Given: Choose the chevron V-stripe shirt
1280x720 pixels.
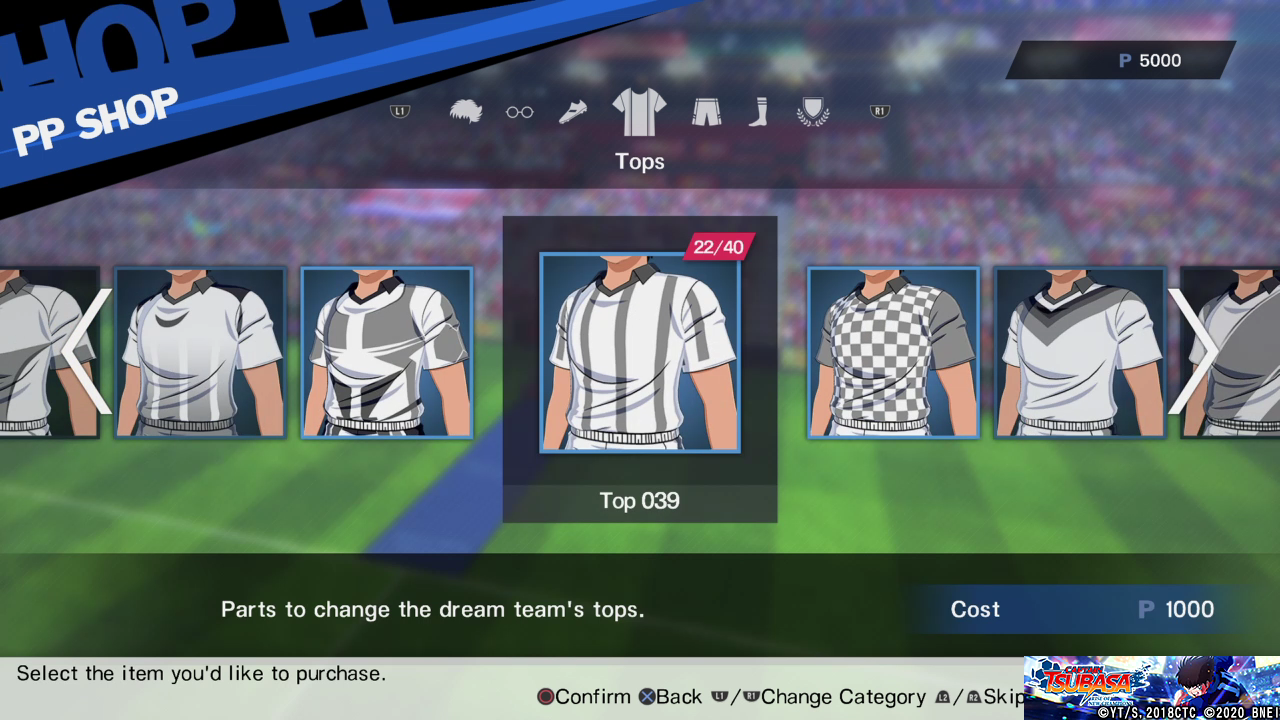Looking at the screenshot, I should click(x=1079, y=352).
